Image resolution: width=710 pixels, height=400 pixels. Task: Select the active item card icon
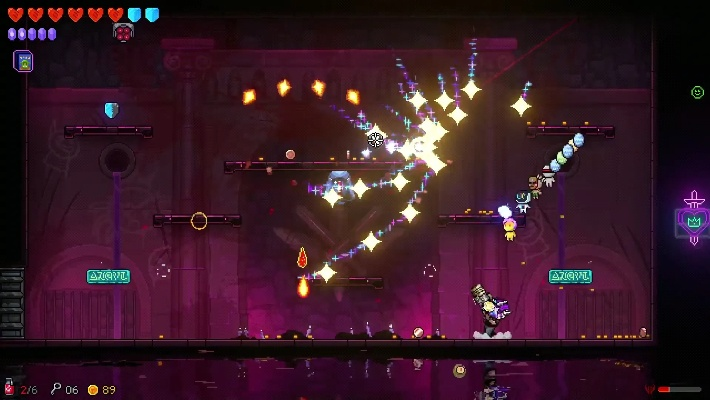23,61
